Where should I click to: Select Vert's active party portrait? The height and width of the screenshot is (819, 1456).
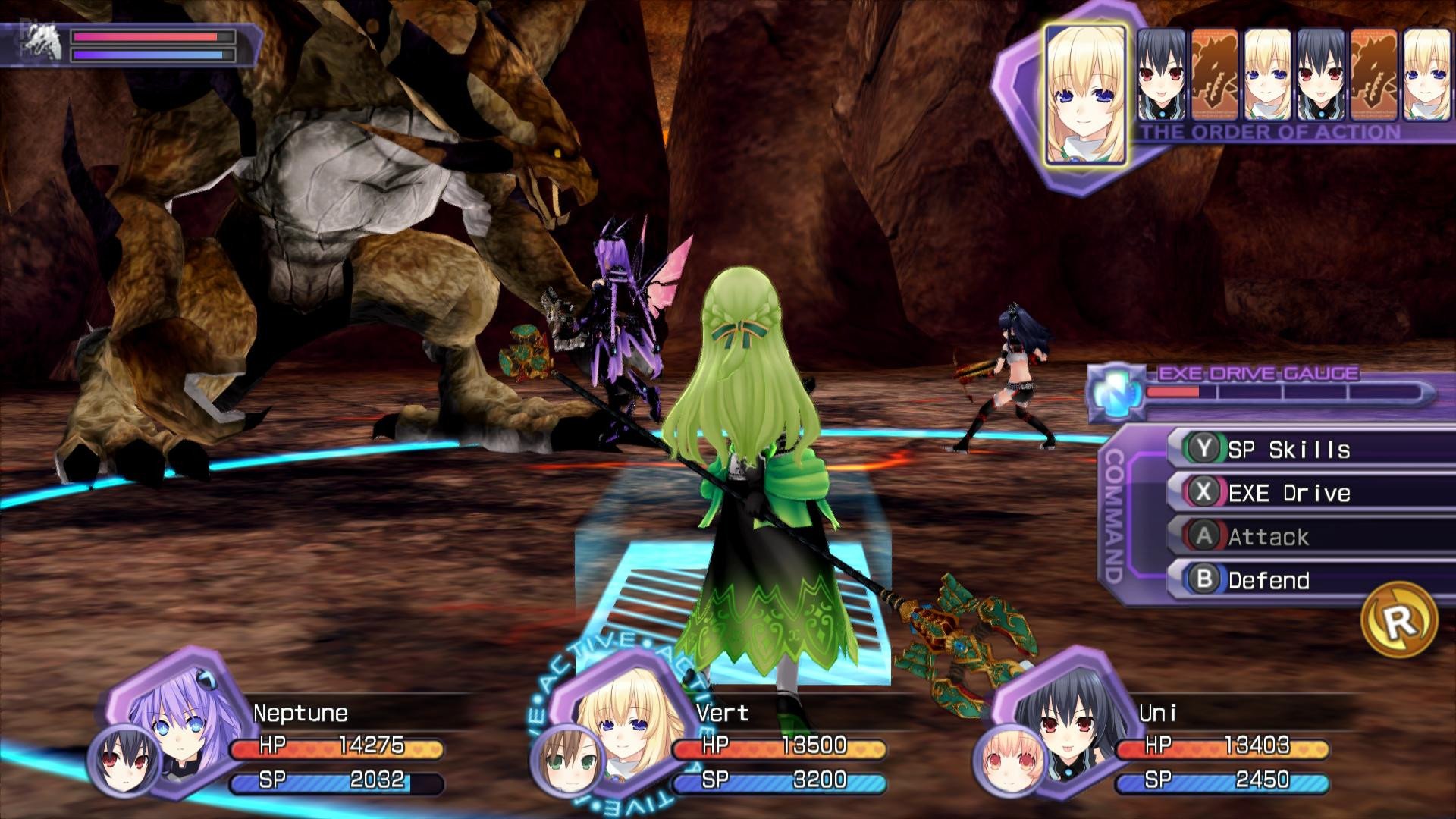click(620, 724)
